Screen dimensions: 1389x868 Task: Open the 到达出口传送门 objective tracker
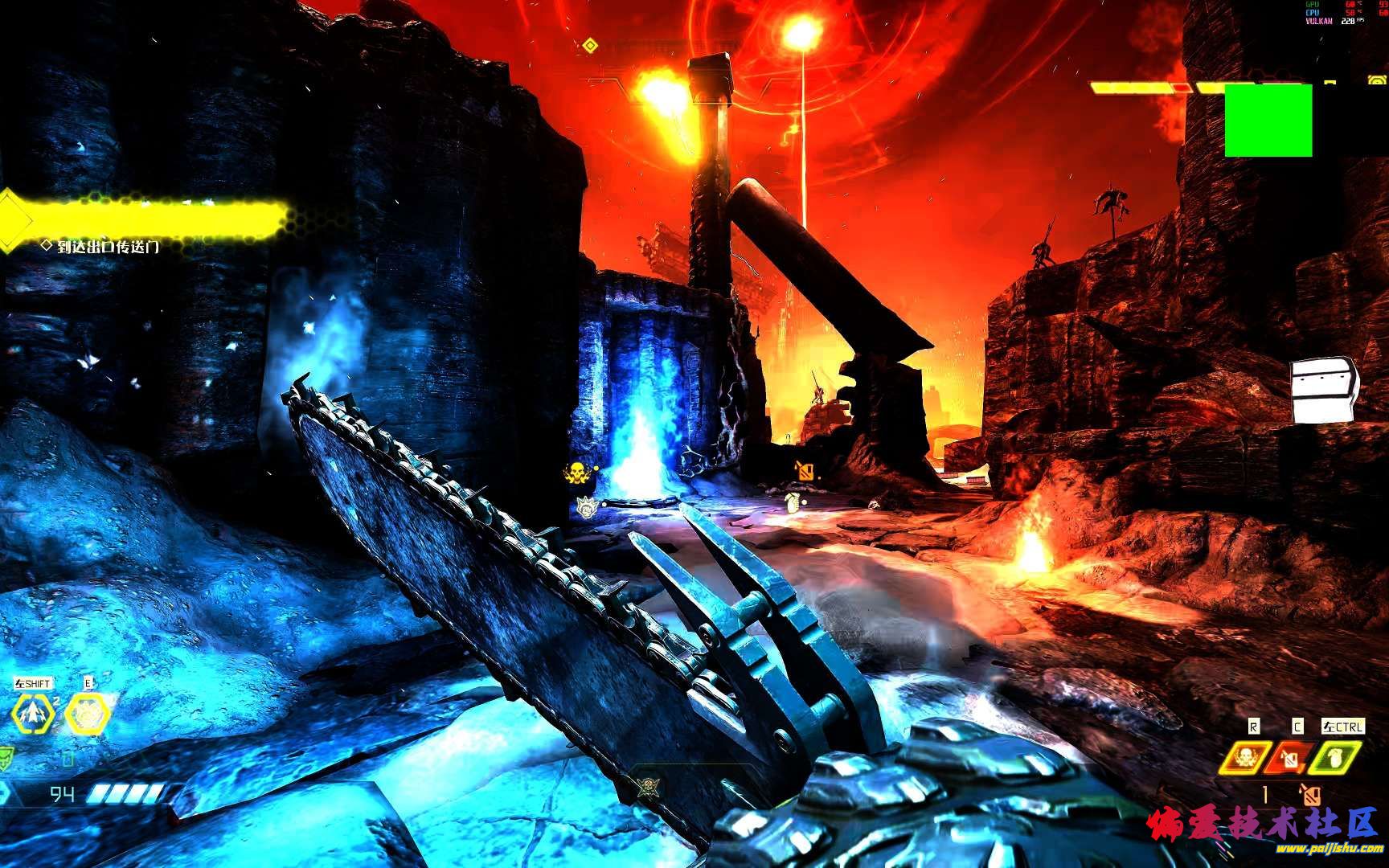coord(108,247)
